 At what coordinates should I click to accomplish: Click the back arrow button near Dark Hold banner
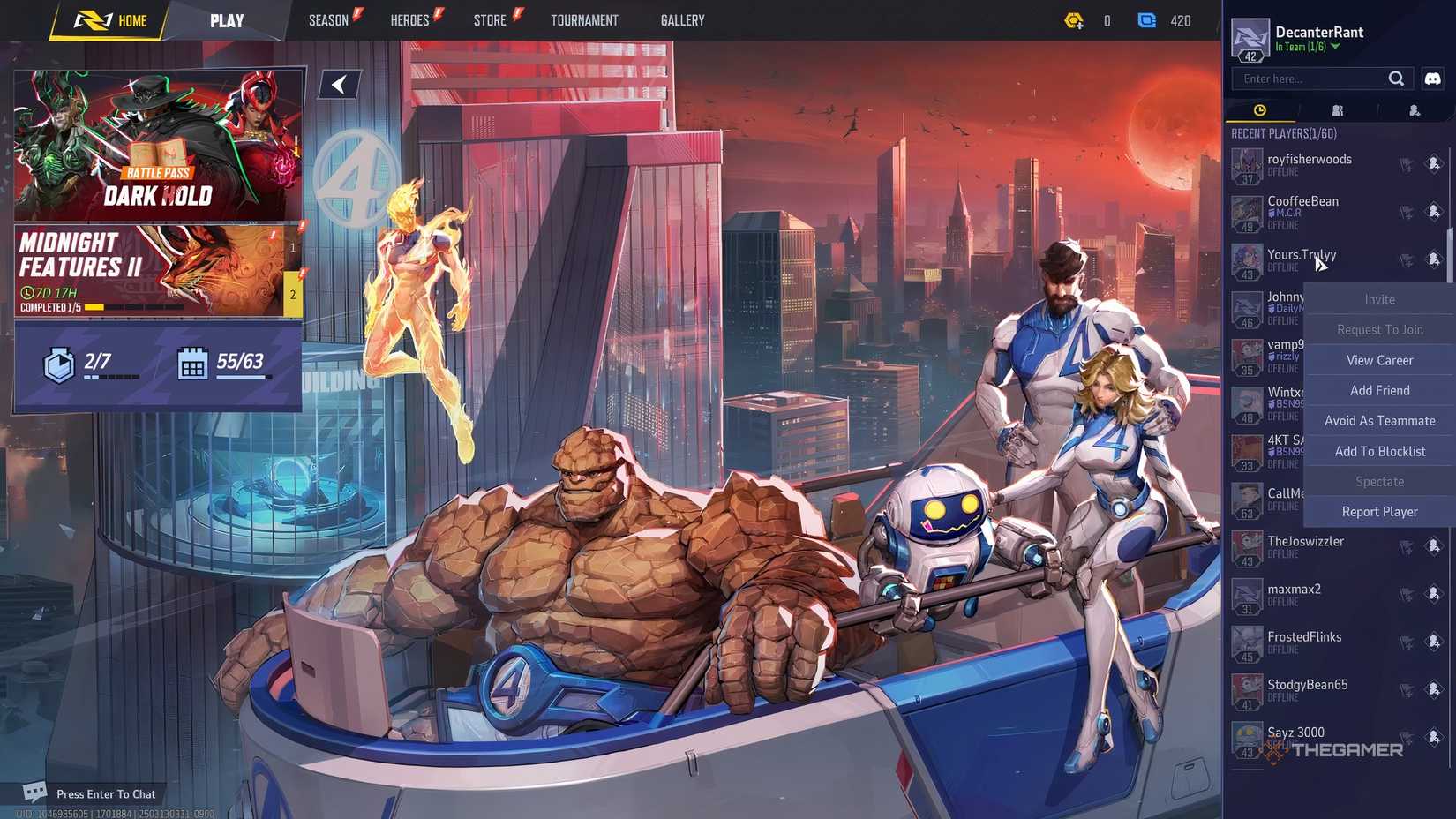tap(339, 84)
